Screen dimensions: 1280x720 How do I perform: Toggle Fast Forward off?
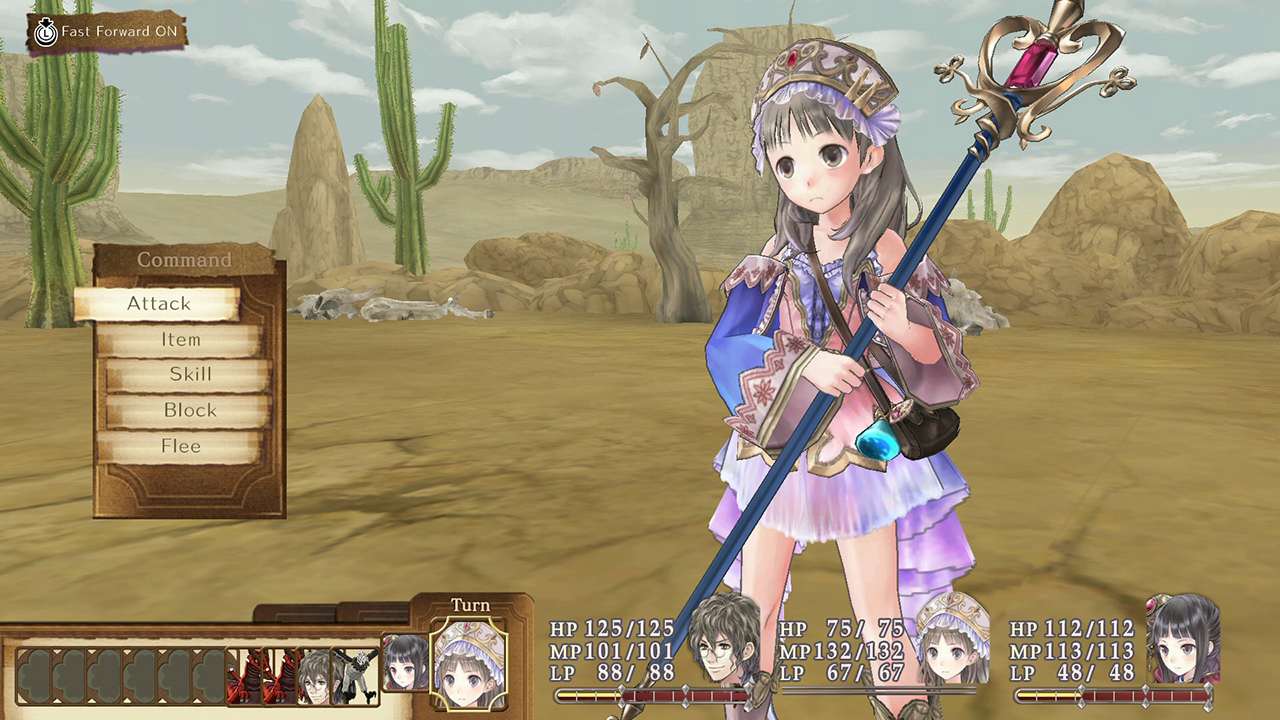click(114, 31)
